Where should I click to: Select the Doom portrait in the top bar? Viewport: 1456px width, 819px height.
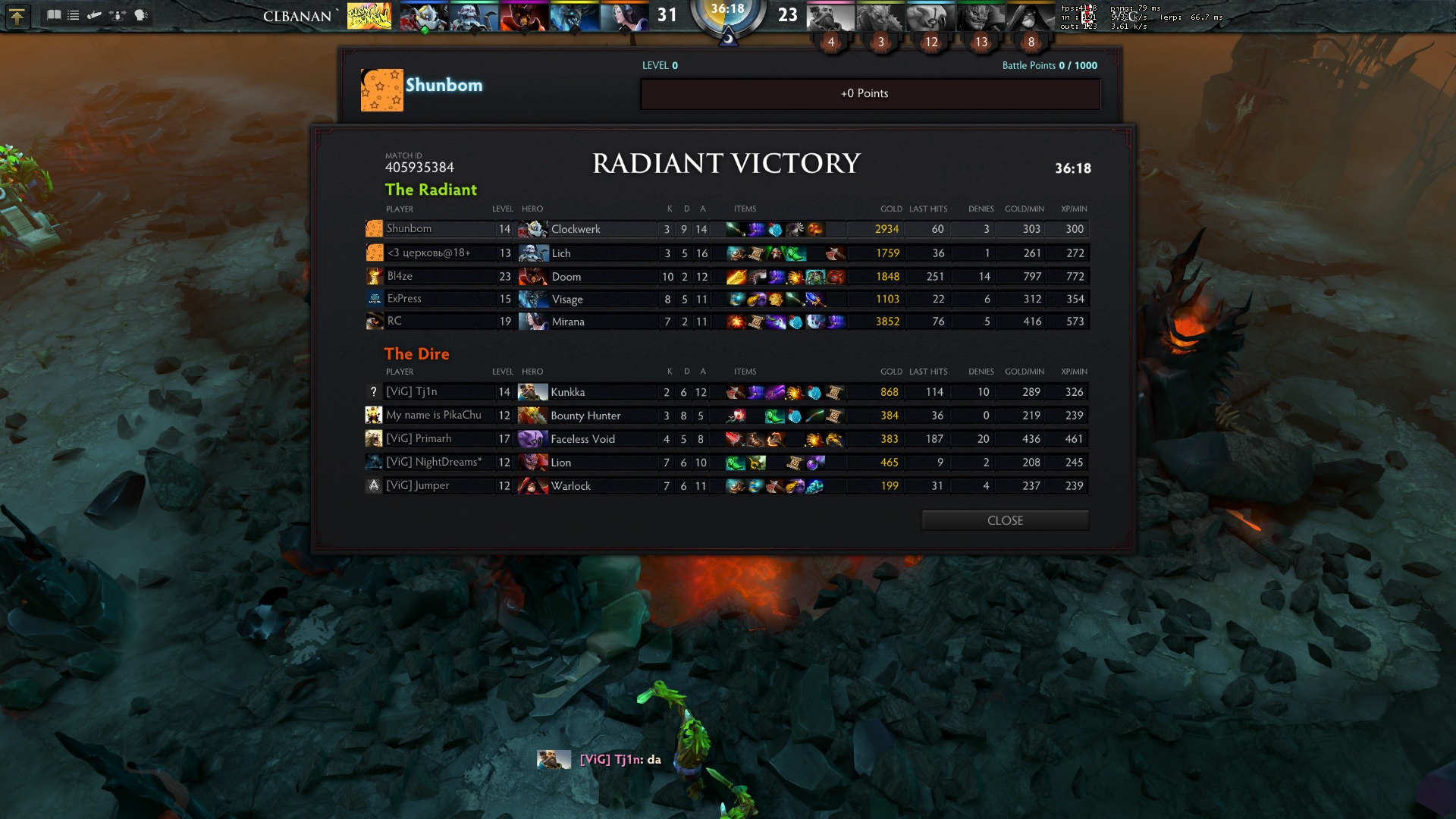523,17
